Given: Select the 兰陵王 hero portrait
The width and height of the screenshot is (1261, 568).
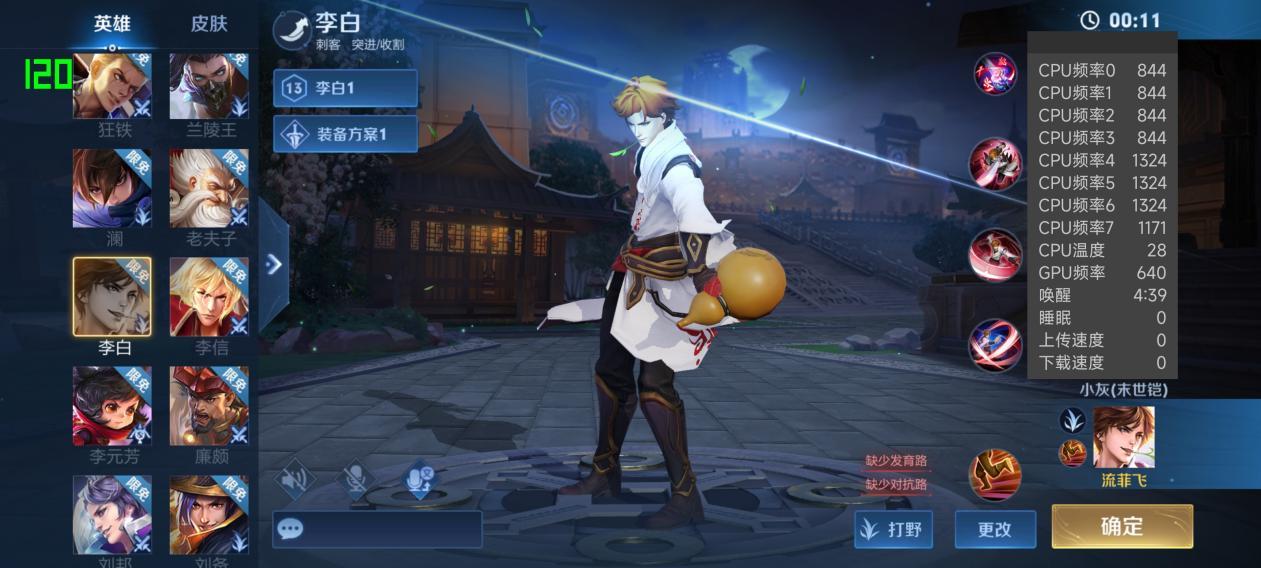Looking at the screenshot, I should (209, 85).
